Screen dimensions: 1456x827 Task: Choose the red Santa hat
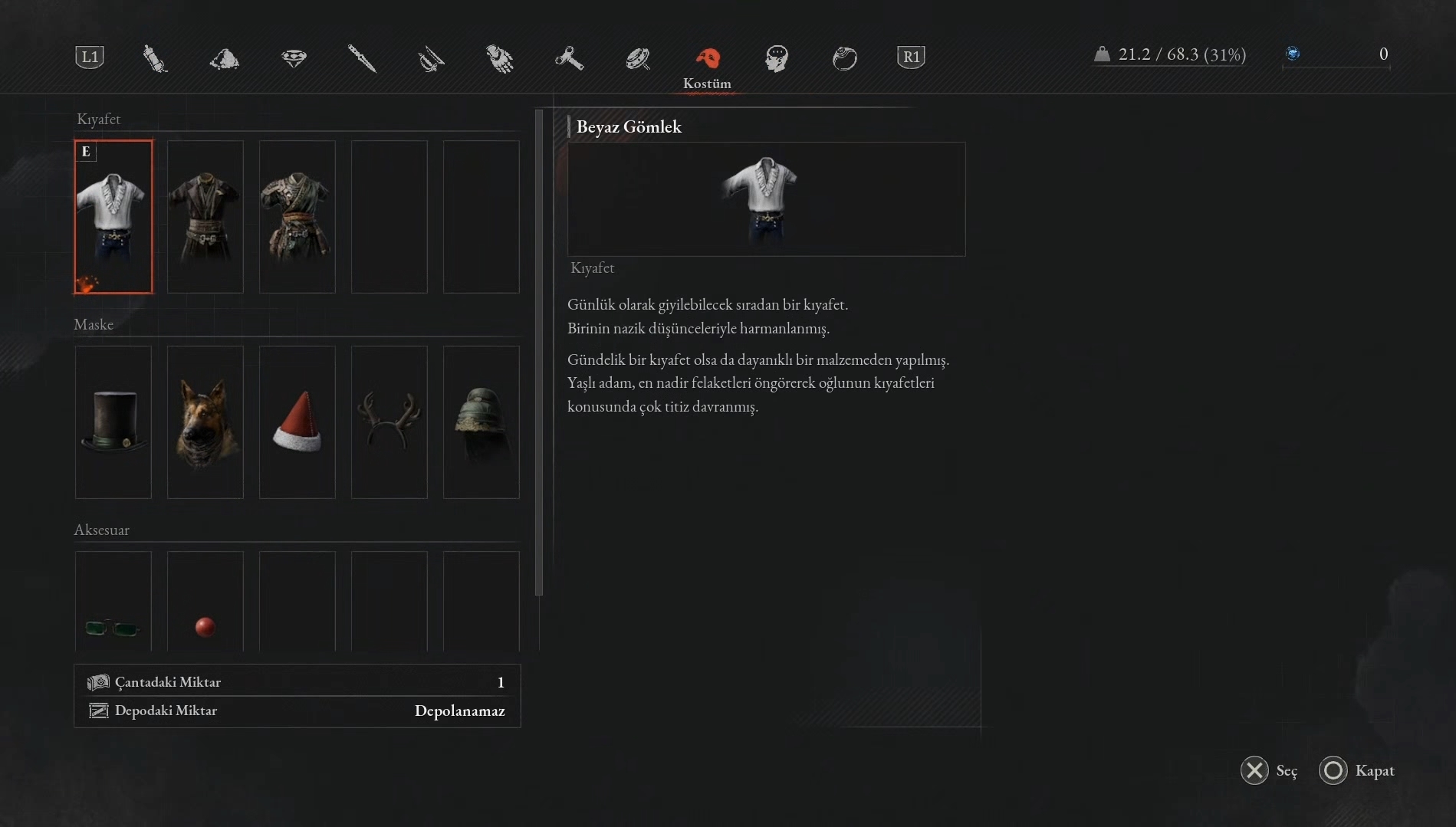click(x=297, y=422)
